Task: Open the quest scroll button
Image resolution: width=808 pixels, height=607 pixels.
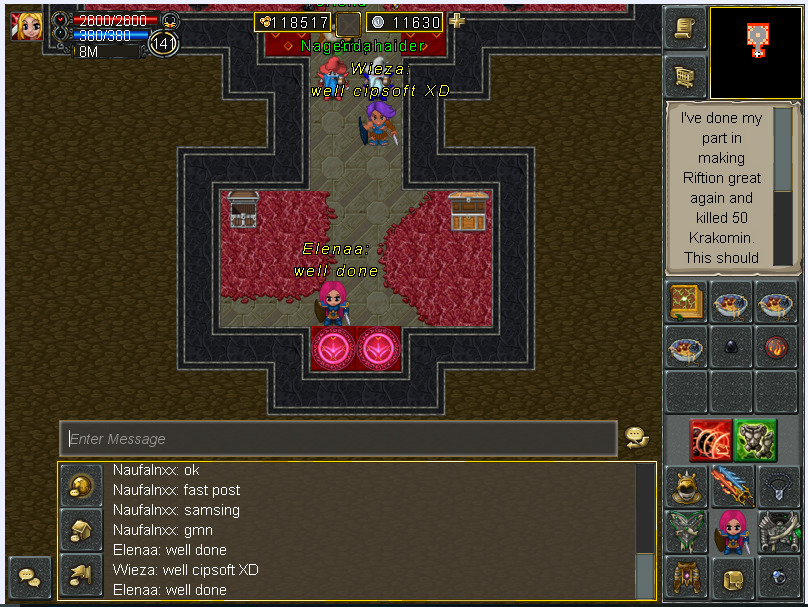Action: click(685, 28)
